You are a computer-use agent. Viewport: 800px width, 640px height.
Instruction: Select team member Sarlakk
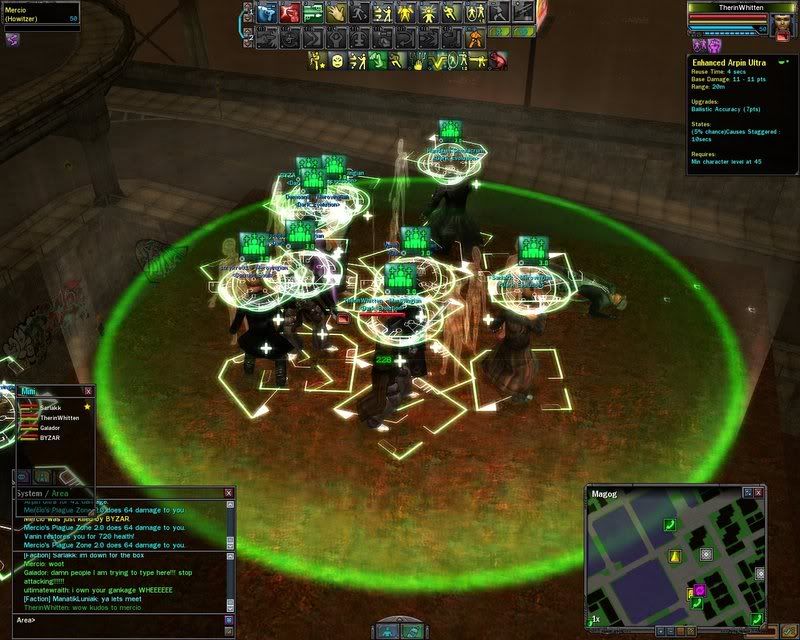click(x=50, y=408)
